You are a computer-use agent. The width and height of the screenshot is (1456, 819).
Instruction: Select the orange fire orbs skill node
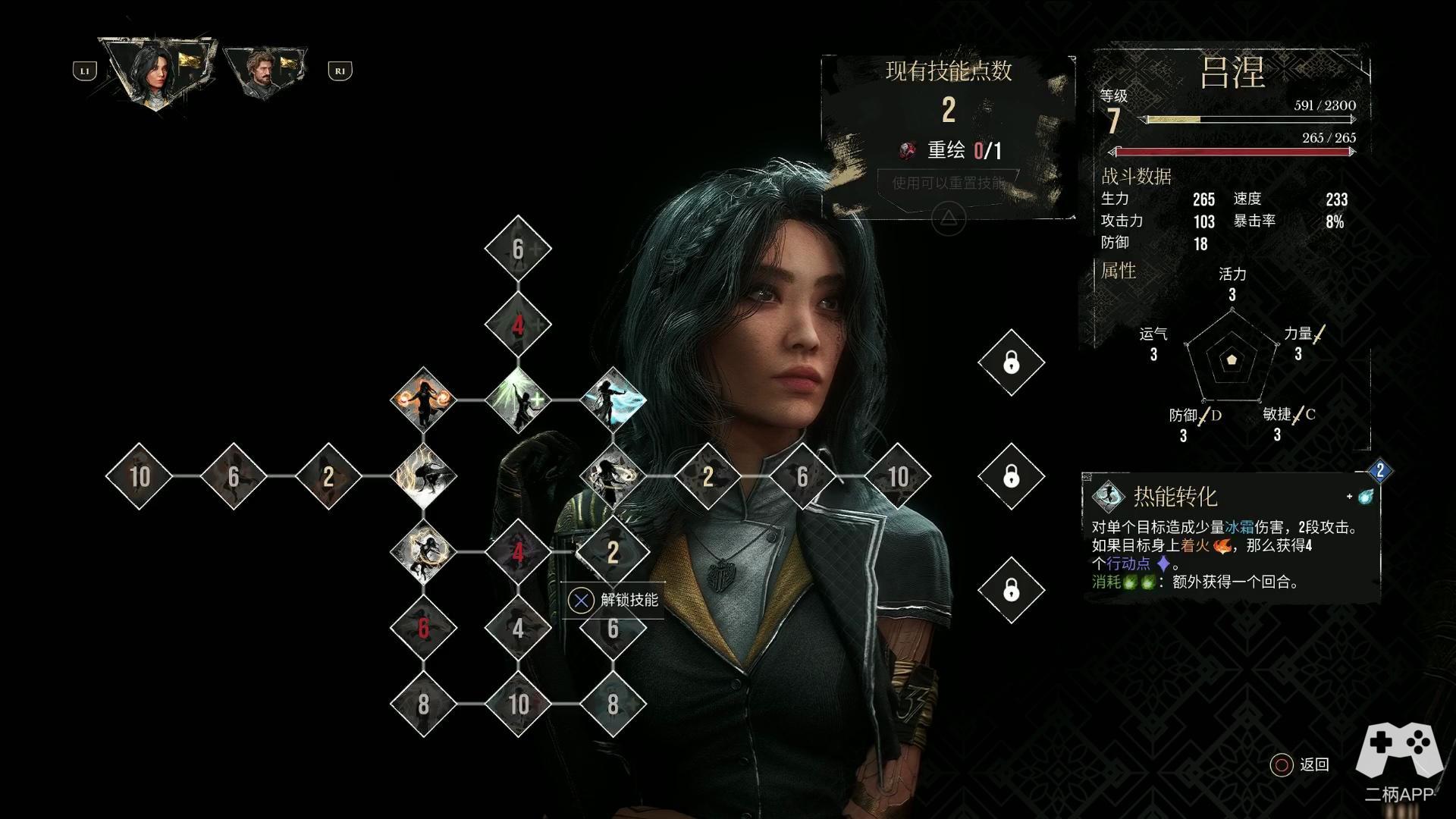click(423, 400)
